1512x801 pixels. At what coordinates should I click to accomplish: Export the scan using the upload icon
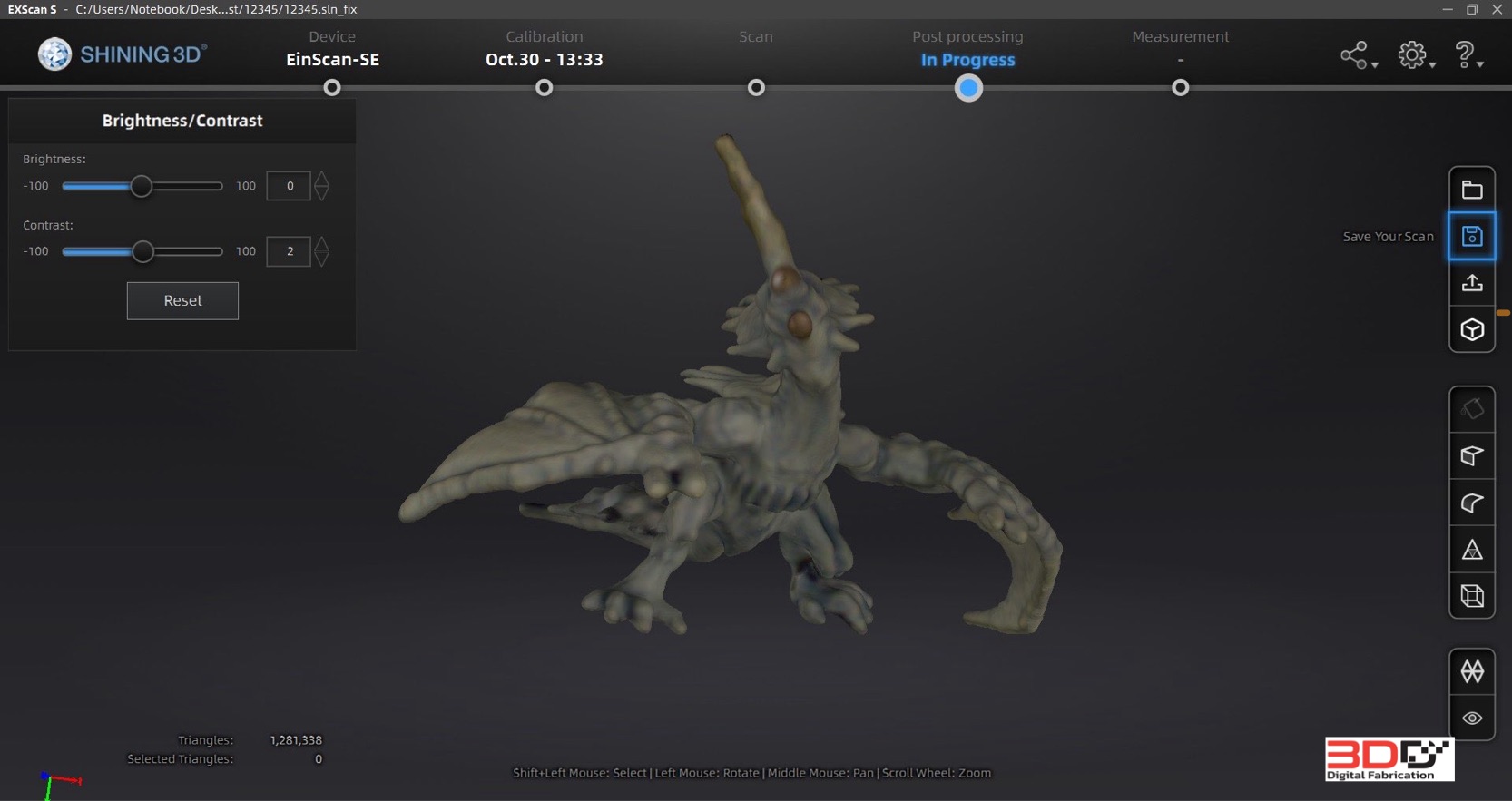(1472, 283)
